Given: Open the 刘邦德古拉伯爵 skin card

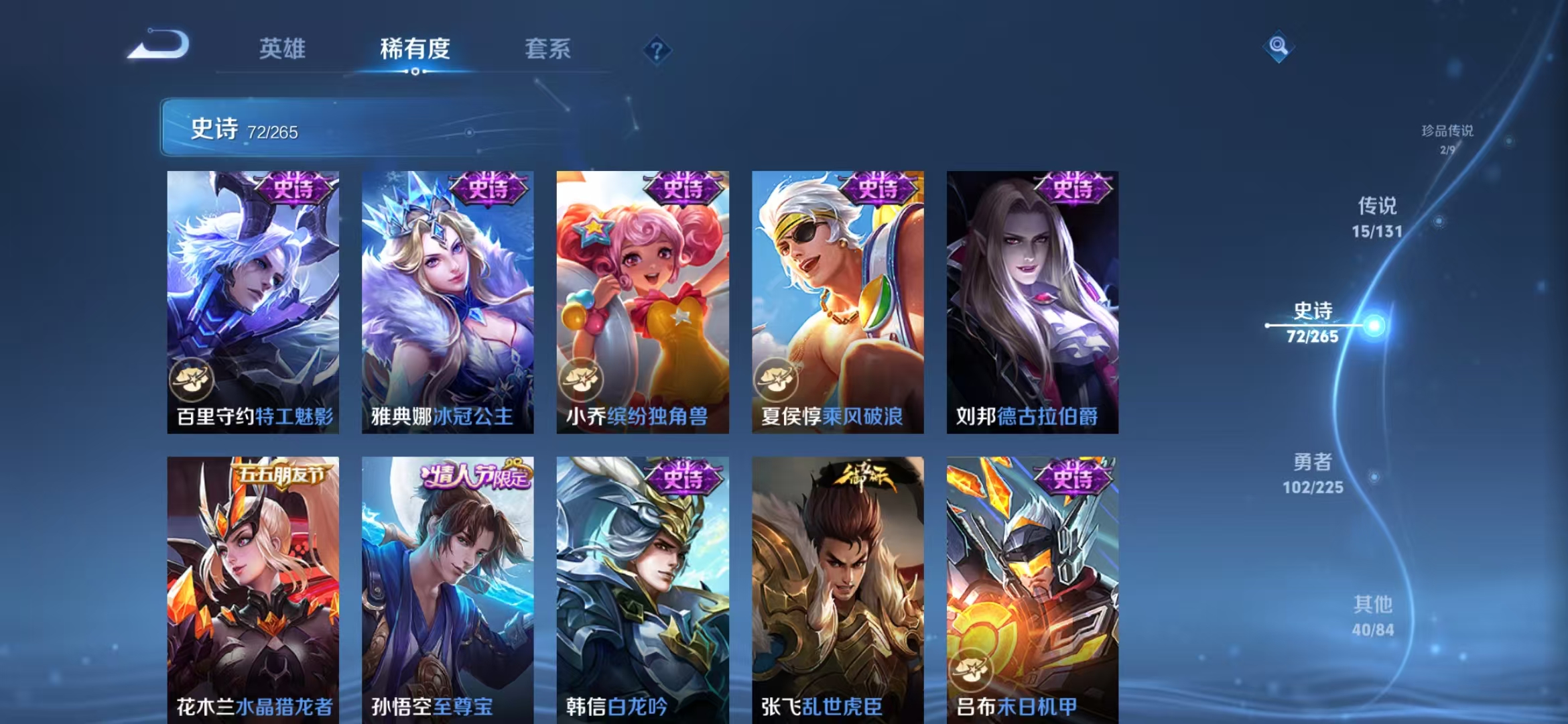Looking at the screenshot, I should coord(1034,302).
